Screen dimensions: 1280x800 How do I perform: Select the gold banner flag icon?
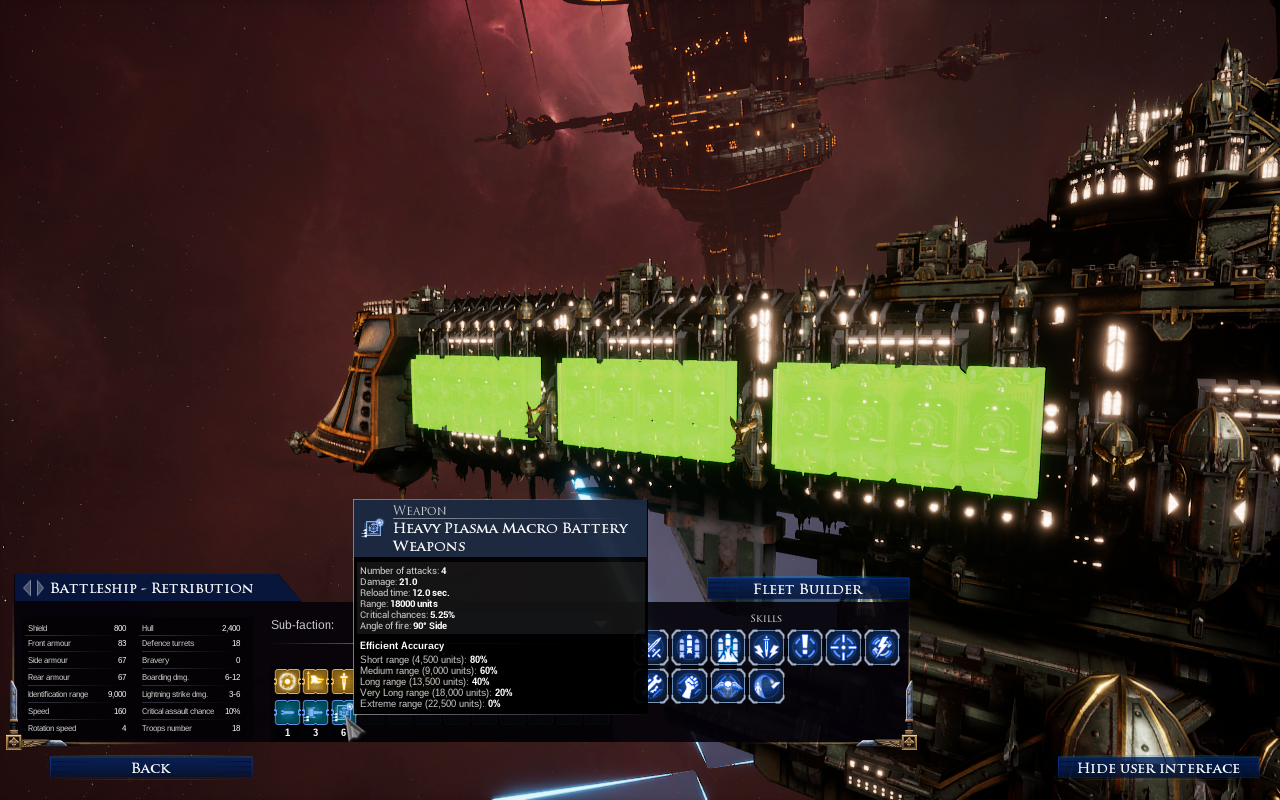(315, 682)
